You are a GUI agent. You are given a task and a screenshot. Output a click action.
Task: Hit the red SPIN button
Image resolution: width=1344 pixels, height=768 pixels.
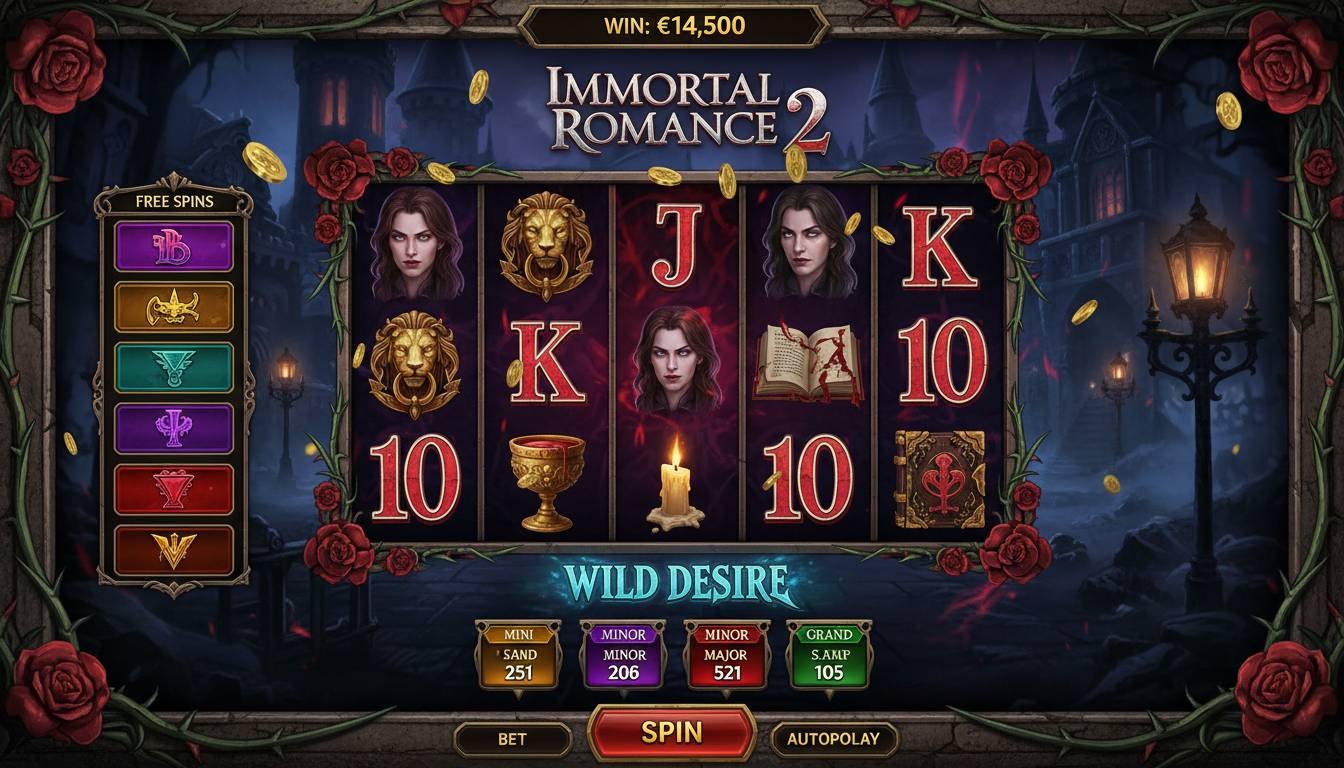671,732
